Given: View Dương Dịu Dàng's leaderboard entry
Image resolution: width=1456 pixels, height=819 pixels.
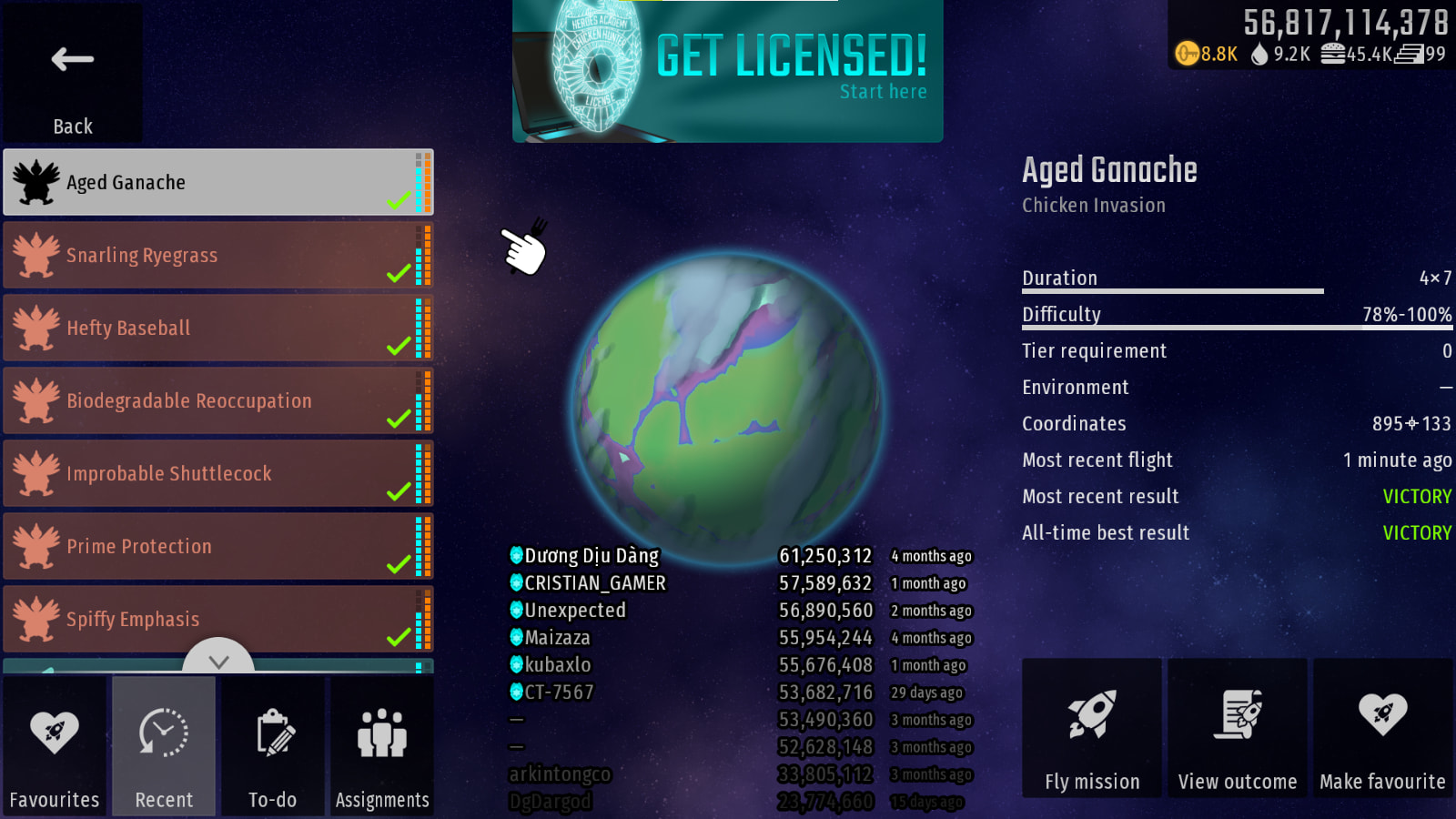Looking at the screenshot, I should [x=591, y=556].
